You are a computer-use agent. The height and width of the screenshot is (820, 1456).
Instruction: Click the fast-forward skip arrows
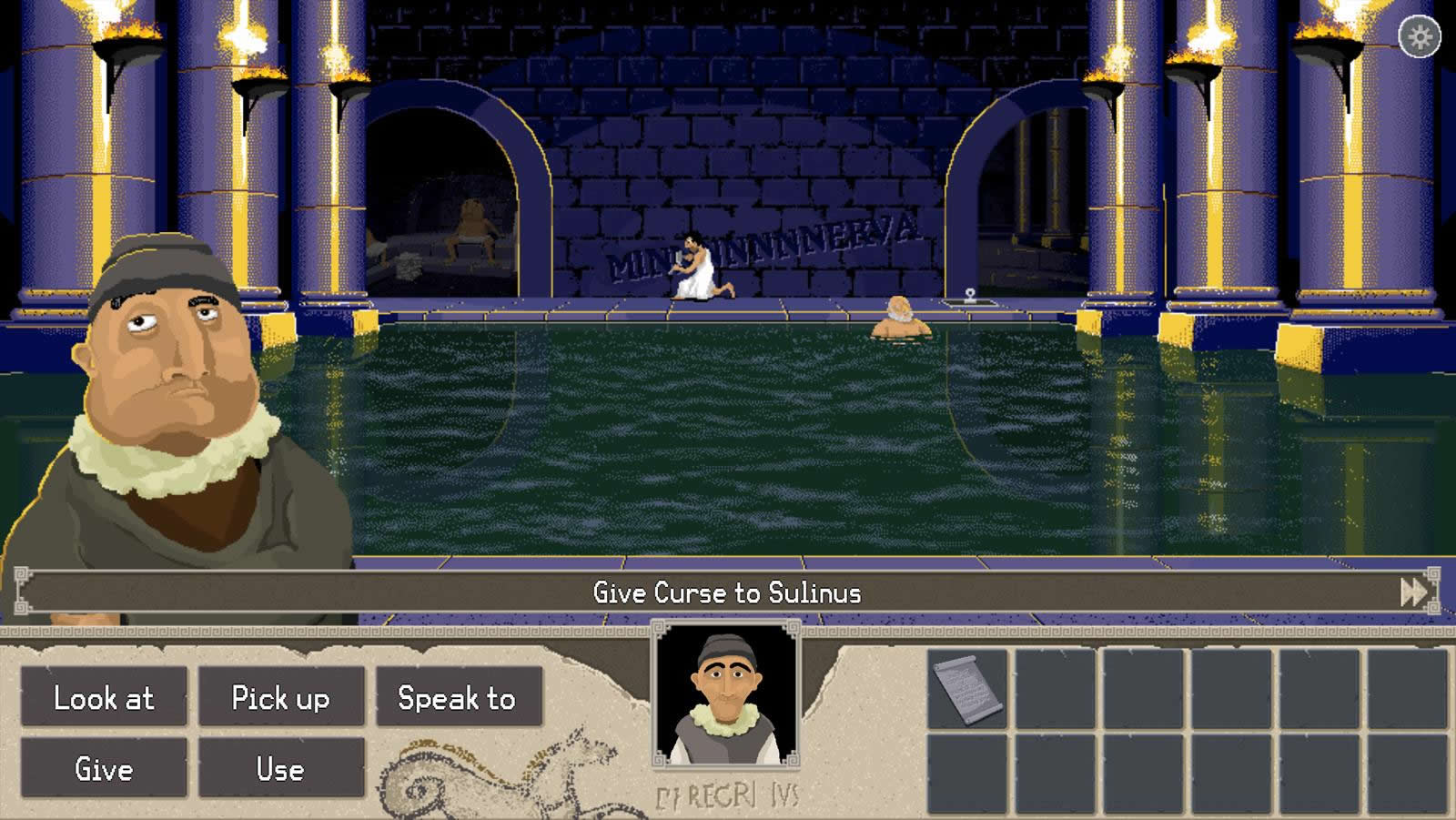(1414, 592)
